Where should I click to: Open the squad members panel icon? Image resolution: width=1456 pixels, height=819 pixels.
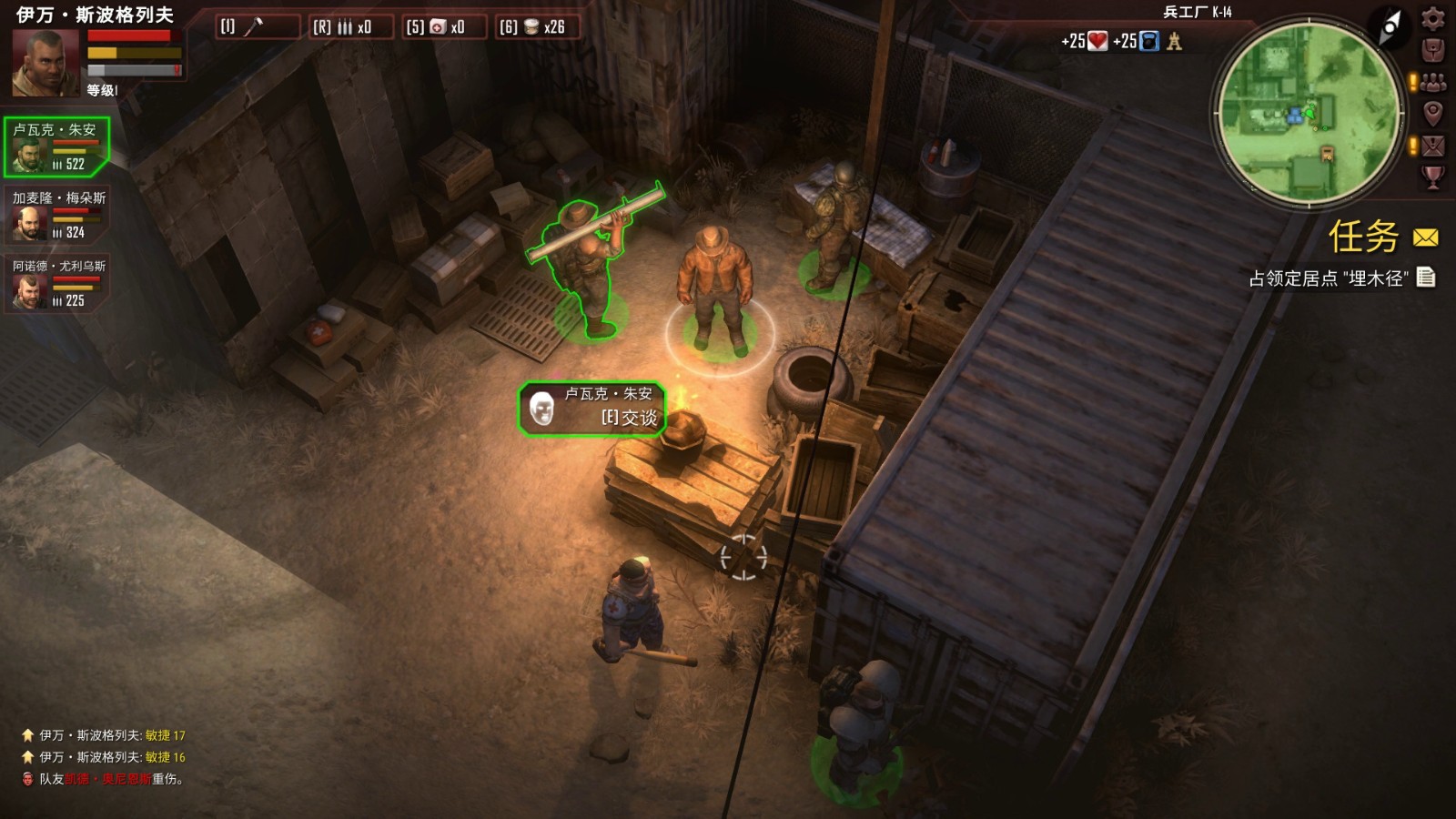(x=1431, y=80)
